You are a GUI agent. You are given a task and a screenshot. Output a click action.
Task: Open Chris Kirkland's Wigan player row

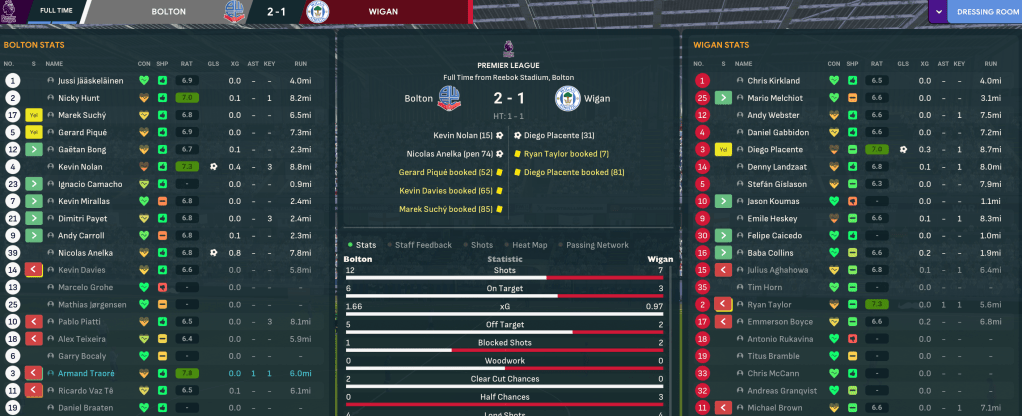pyautogui.click(x=773, y=80)
